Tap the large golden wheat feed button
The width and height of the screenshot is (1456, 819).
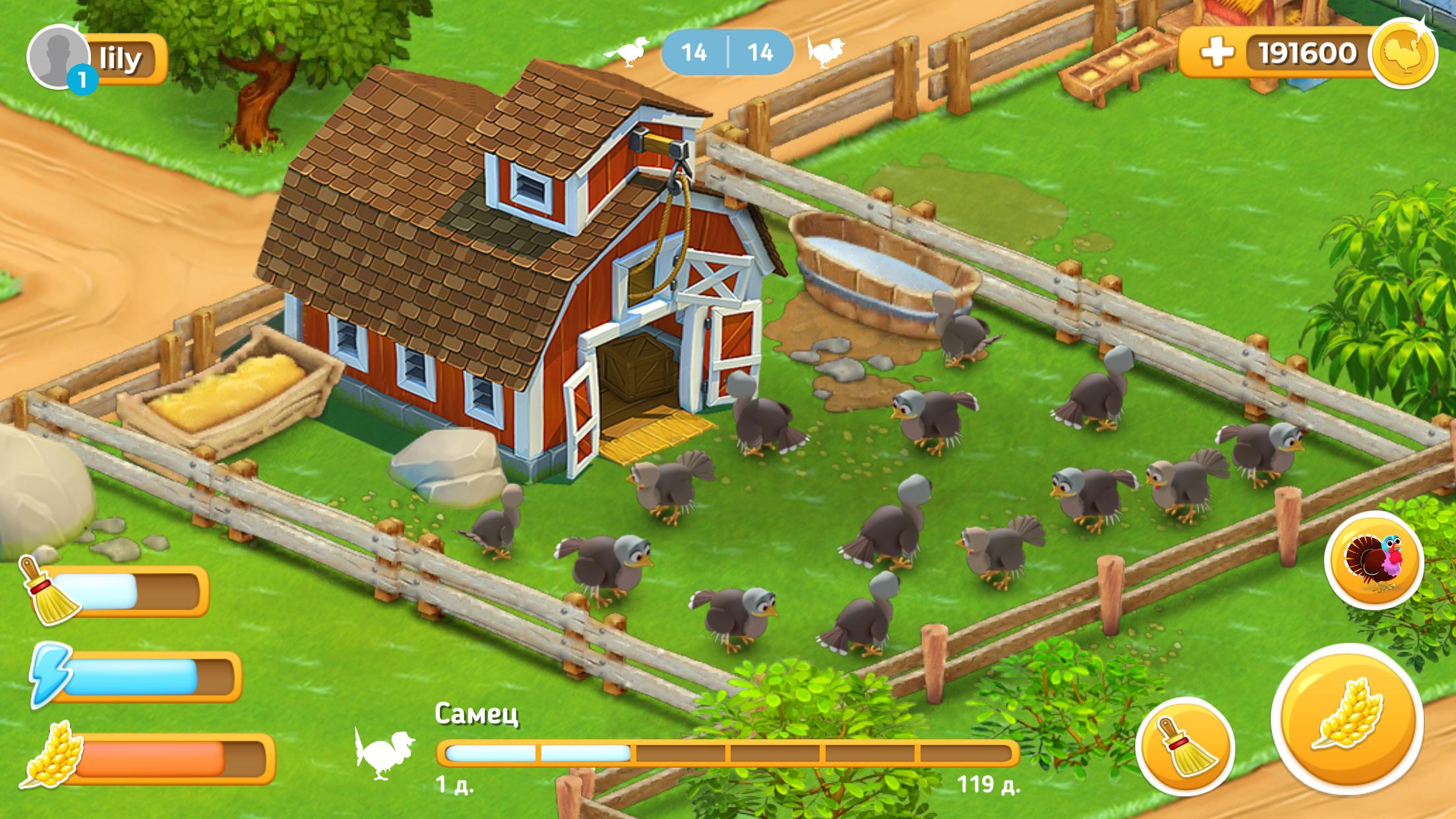tap(1346, 719)
